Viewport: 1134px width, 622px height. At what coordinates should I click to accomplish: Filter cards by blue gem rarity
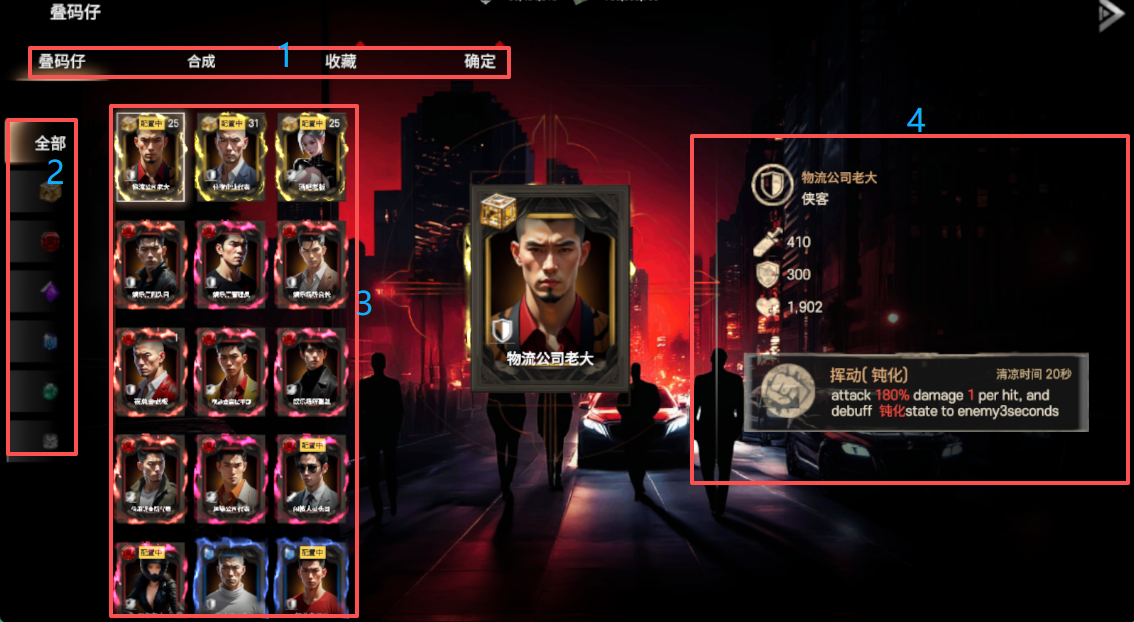tap(50, 343)
